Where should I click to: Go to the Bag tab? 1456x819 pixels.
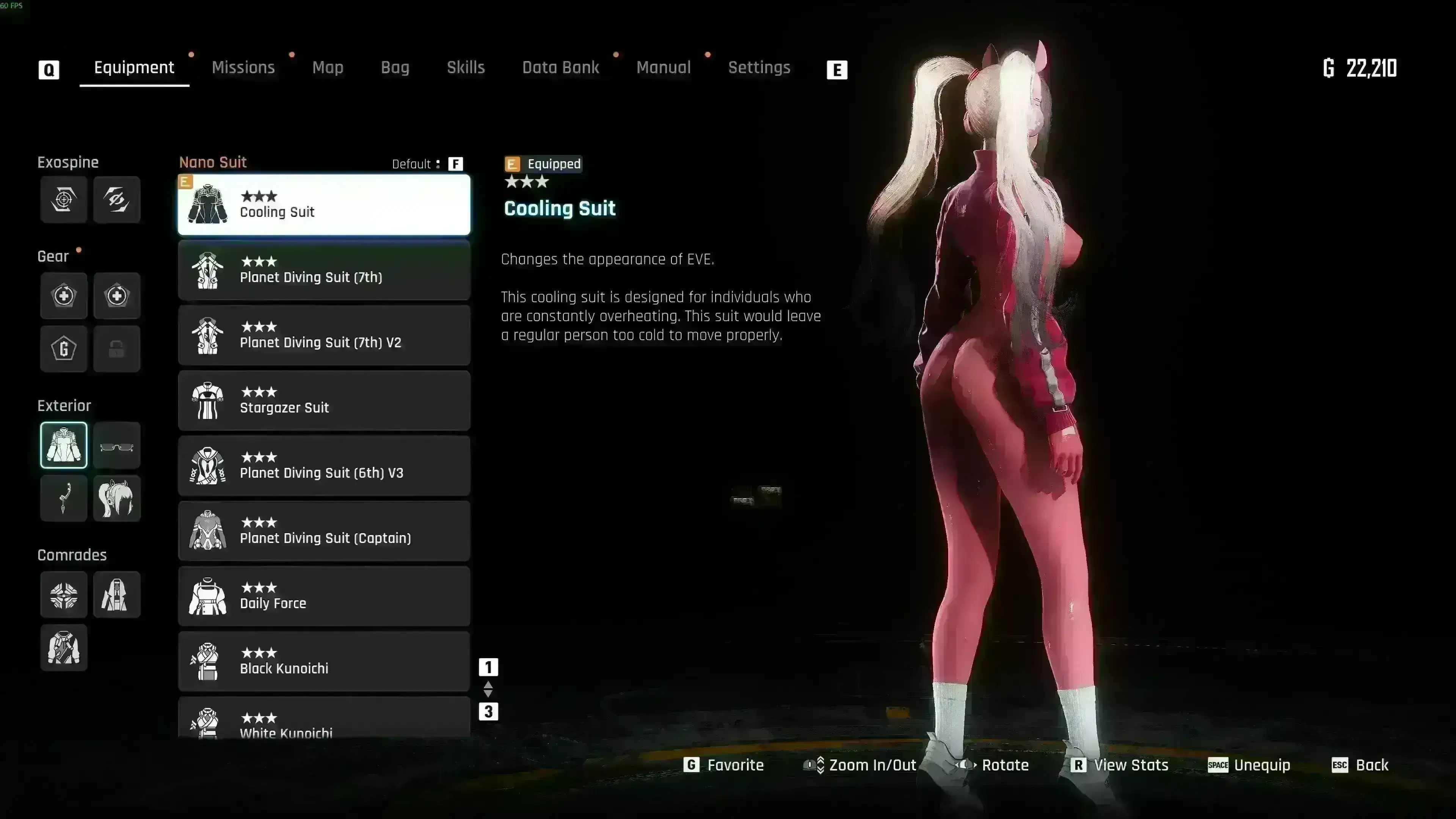coord(395,68)
